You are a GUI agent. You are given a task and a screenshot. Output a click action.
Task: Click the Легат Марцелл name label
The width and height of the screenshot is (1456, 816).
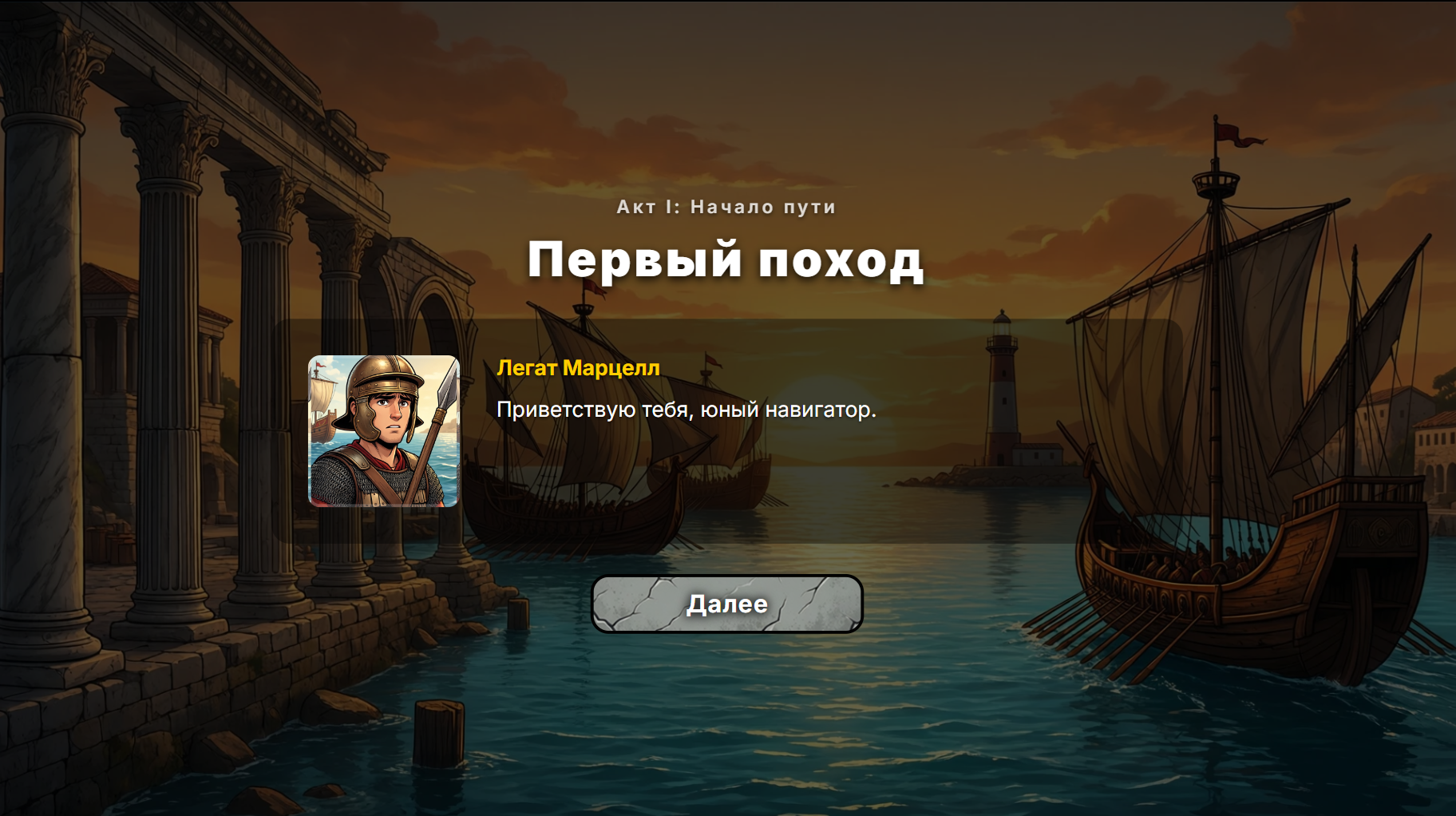[x=577, y=369]
